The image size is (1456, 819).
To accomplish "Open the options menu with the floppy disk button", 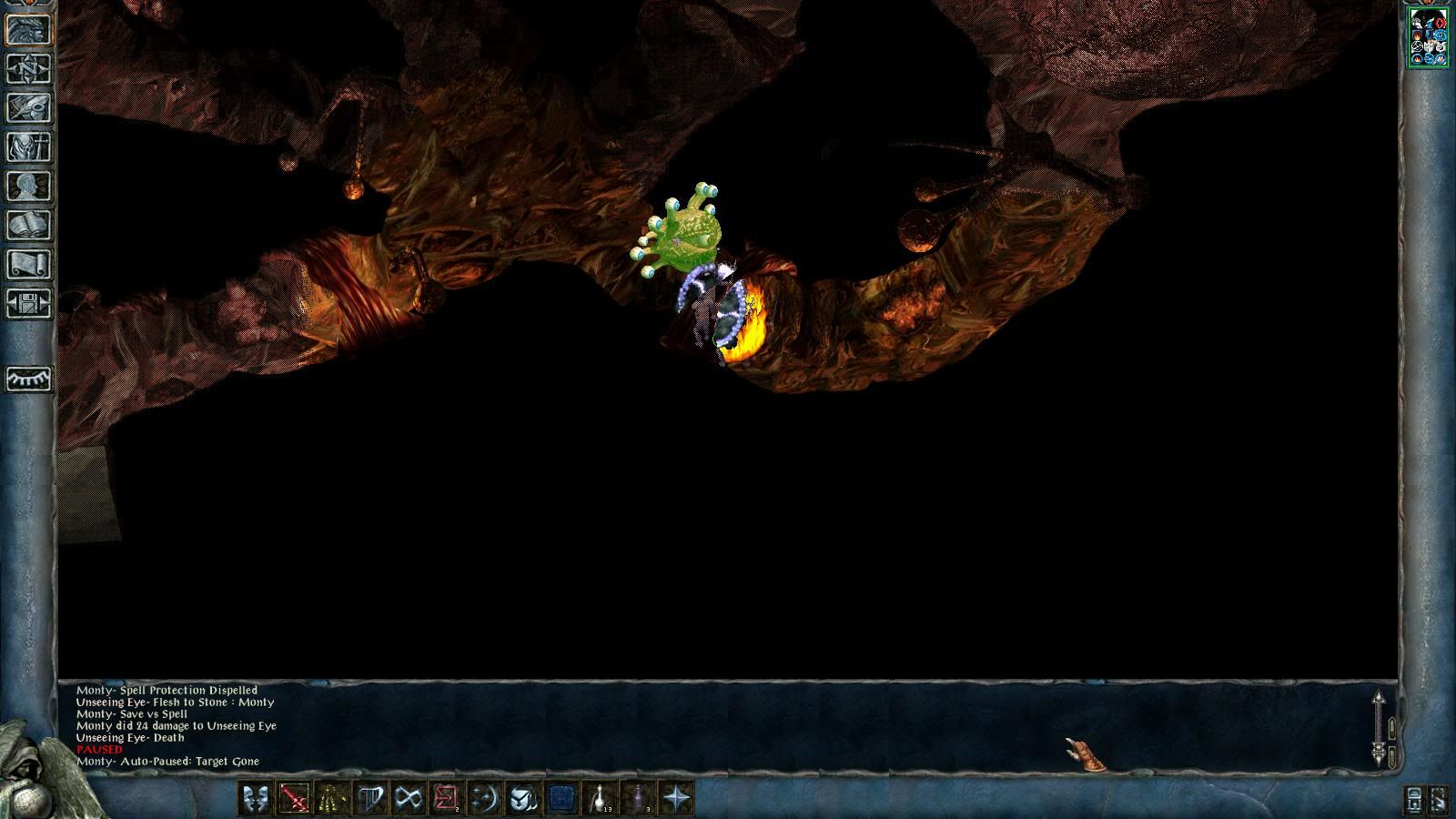I will [28, 304].
